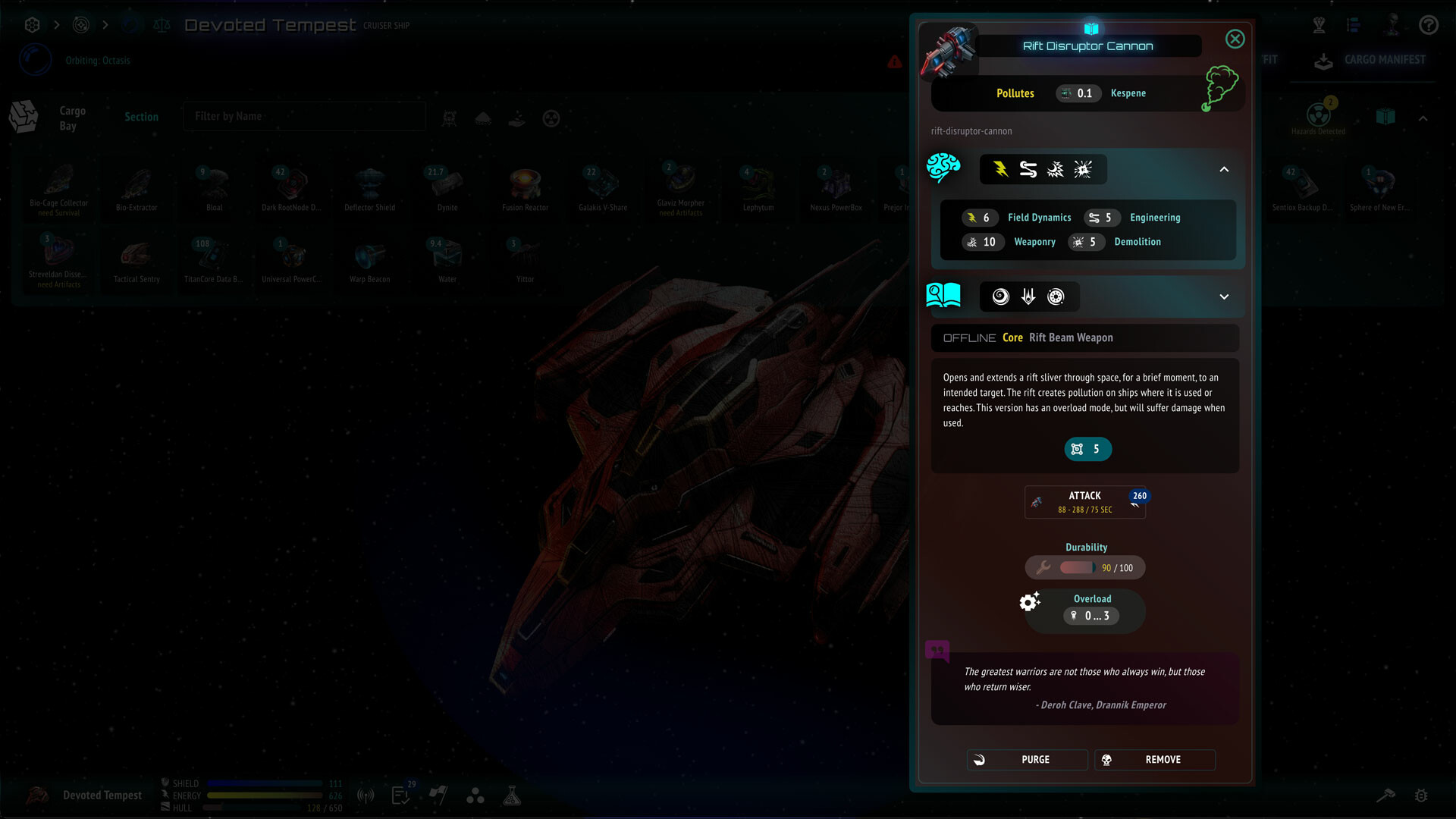Click the antenna signal icon near Devoted Tempest
Screen dimensions: 1456x819
click(366, 795)
